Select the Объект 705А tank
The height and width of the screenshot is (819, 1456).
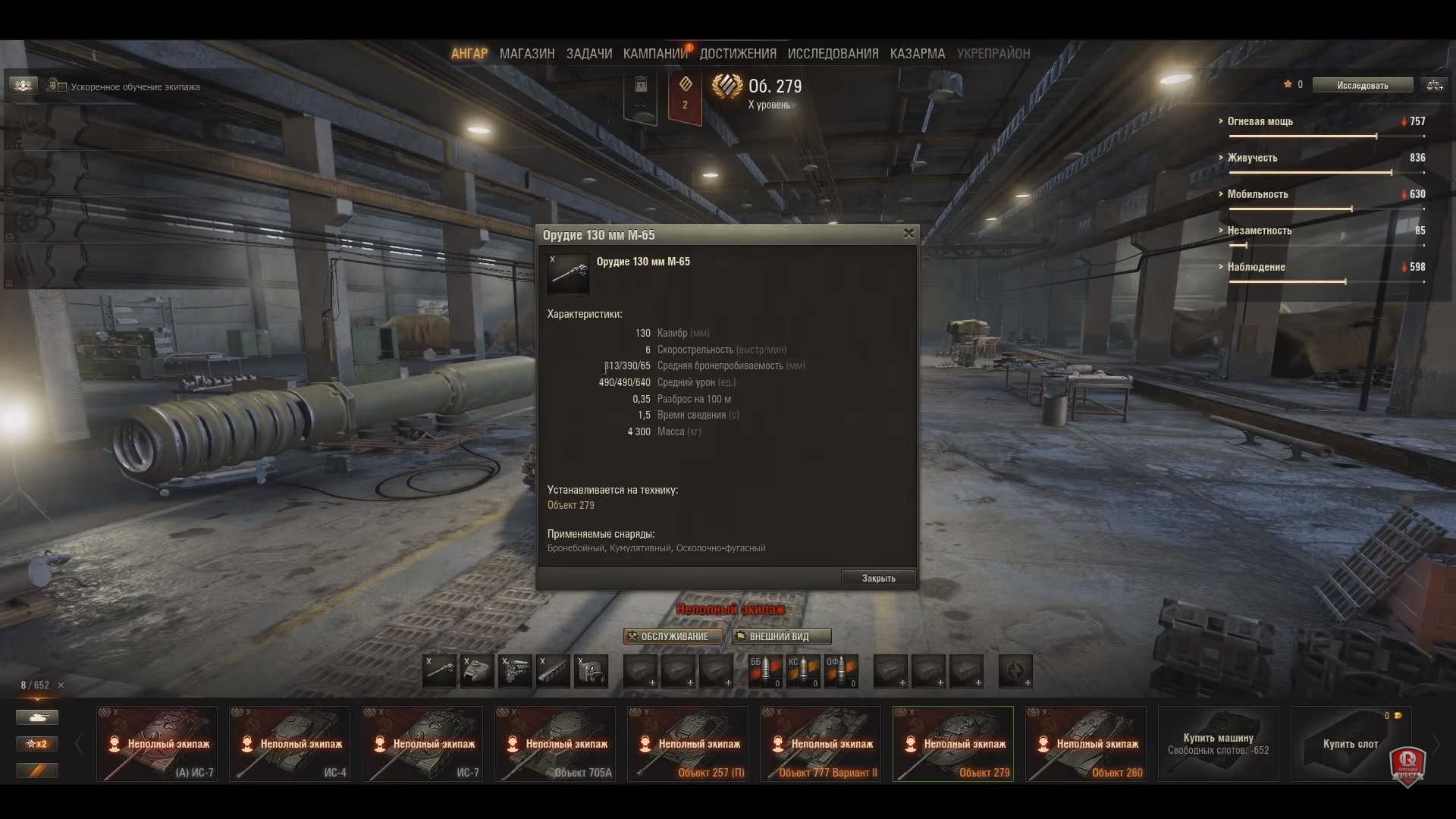click(x=554, y=744)
